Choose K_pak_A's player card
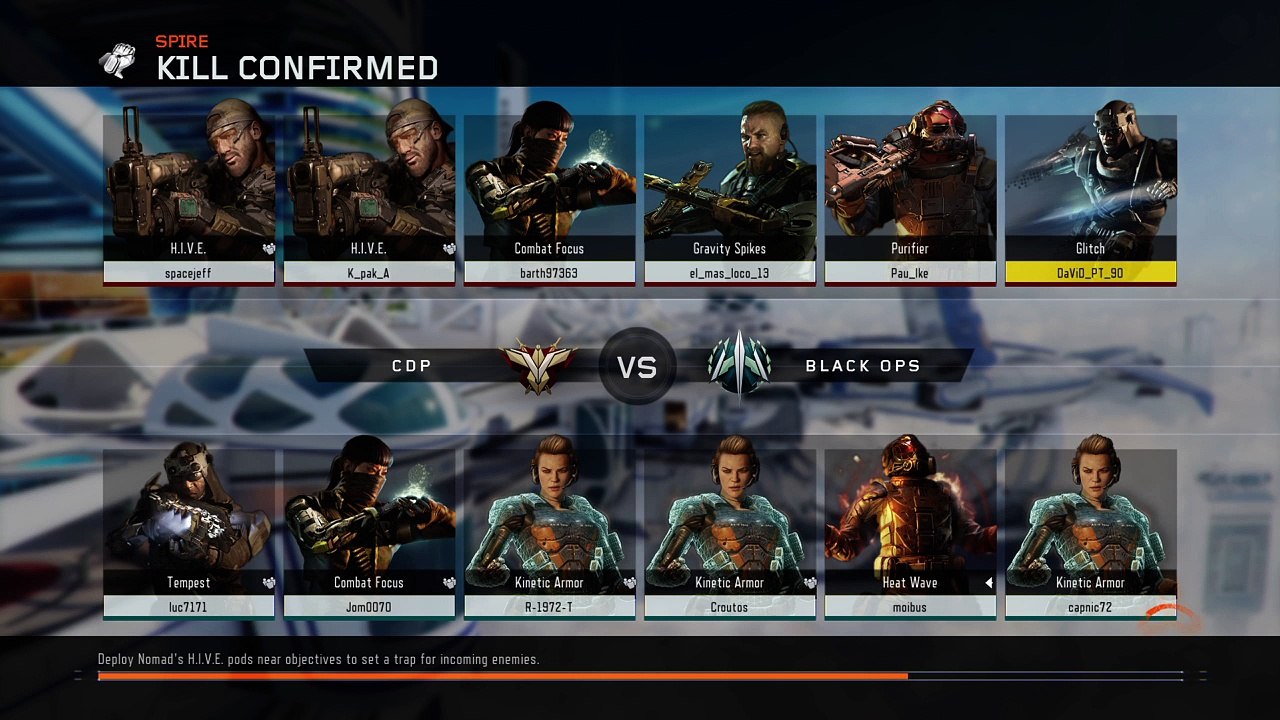The width and height of the screenshot is (1280, 720). (369, 200)
